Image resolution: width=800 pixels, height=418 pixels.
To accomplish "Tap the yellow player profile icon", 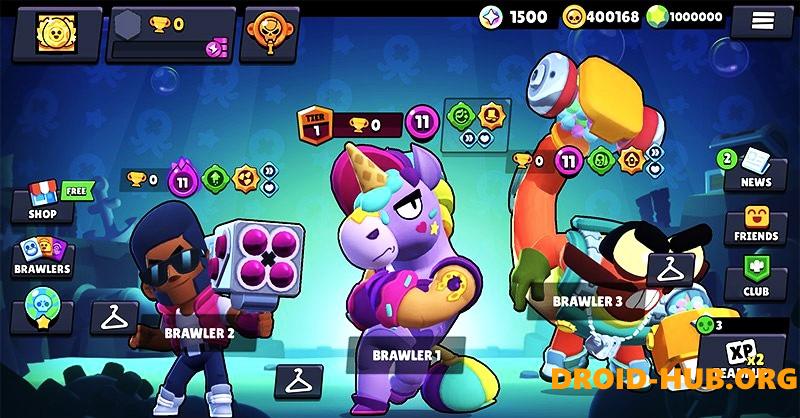I will click(52, 33).
